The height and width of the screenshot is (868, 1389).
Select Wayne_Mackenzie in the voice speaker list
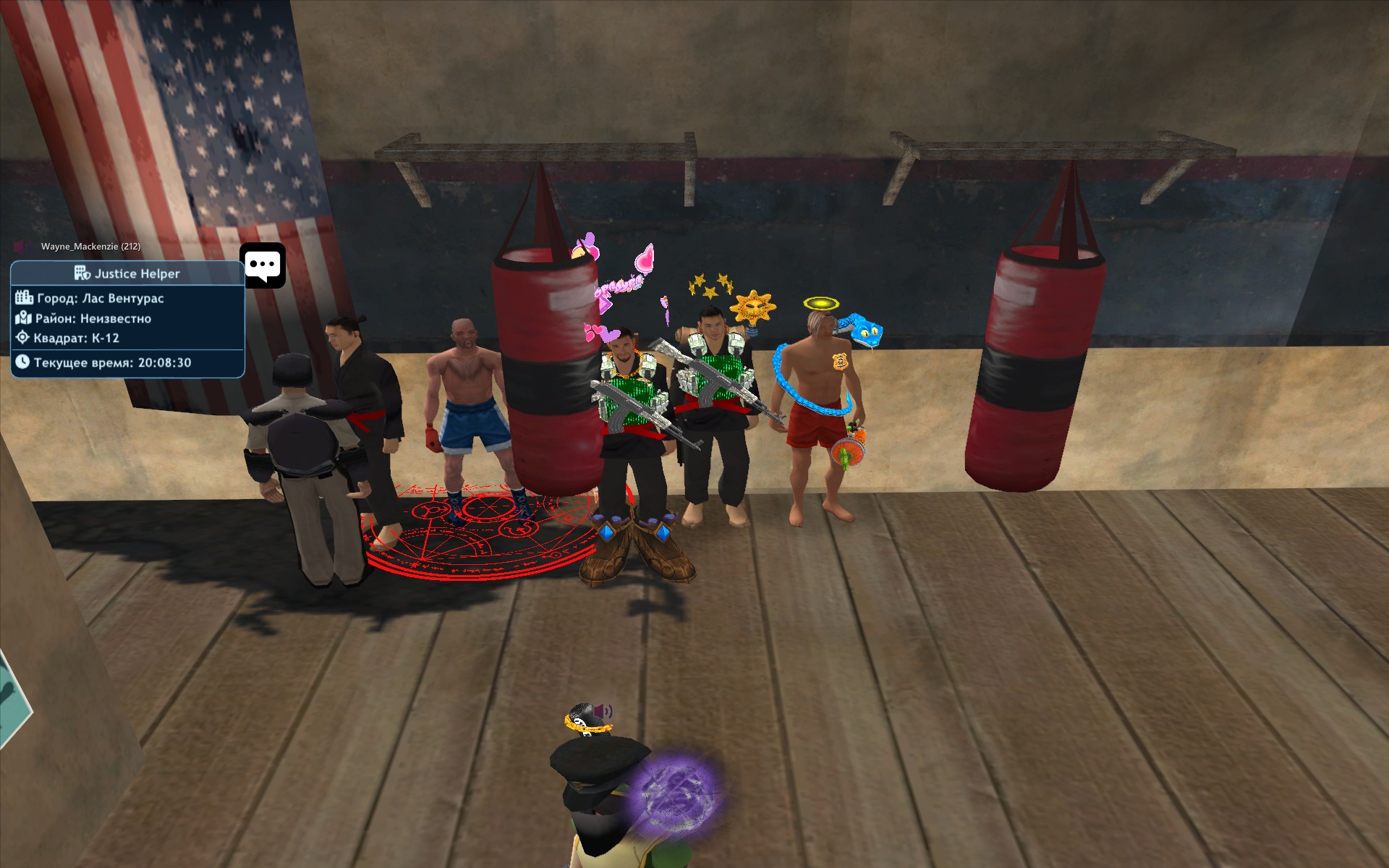[90, 247]
